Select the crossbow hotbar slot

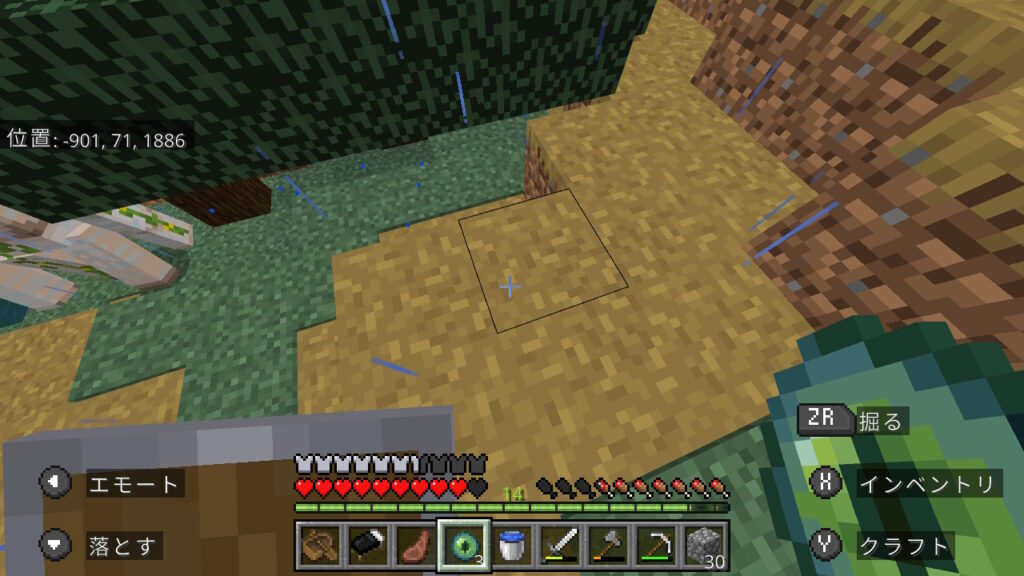(319, 546)
